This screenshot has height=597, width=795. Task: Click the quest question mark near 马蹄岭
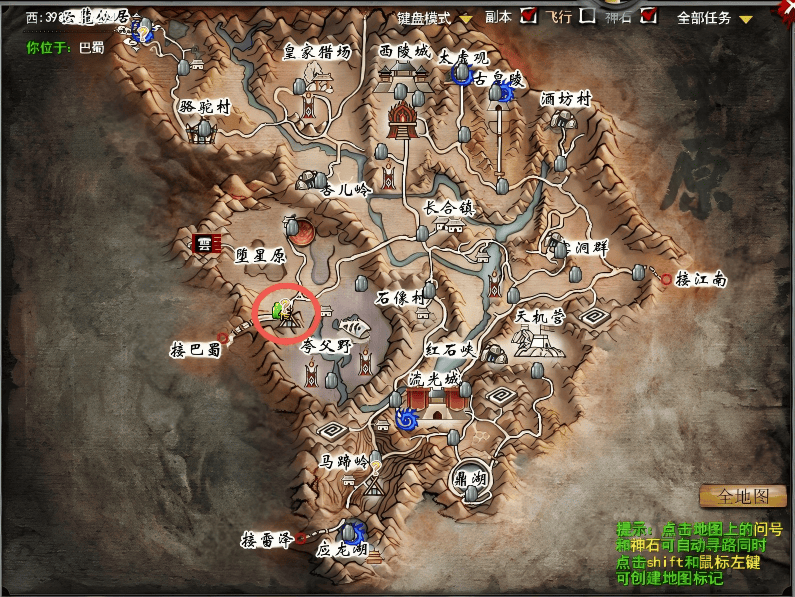377,466
